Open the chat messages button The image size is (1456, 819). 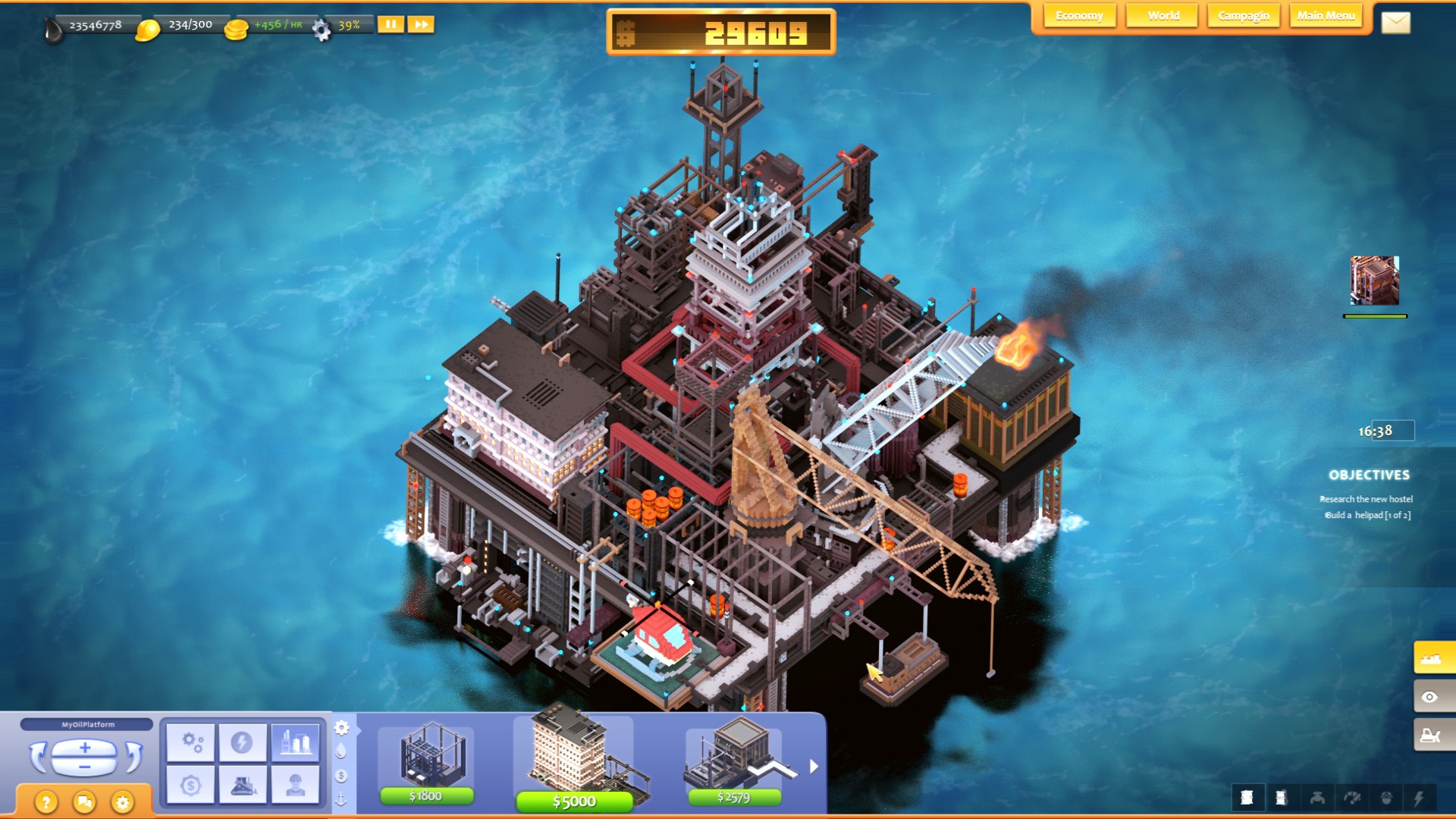pyautogui.click(x=83, y=800)
